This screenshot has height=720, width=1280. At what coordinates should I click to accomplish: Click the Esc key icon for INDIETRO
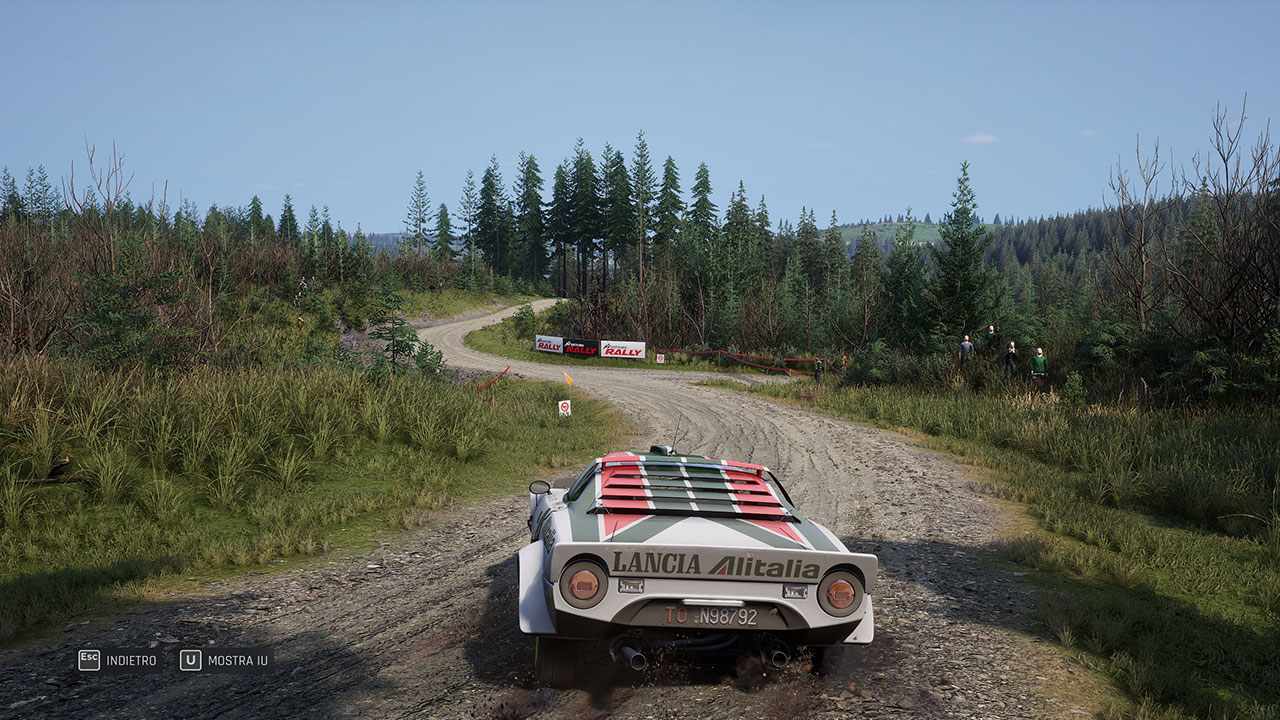(x=89, y=659)
